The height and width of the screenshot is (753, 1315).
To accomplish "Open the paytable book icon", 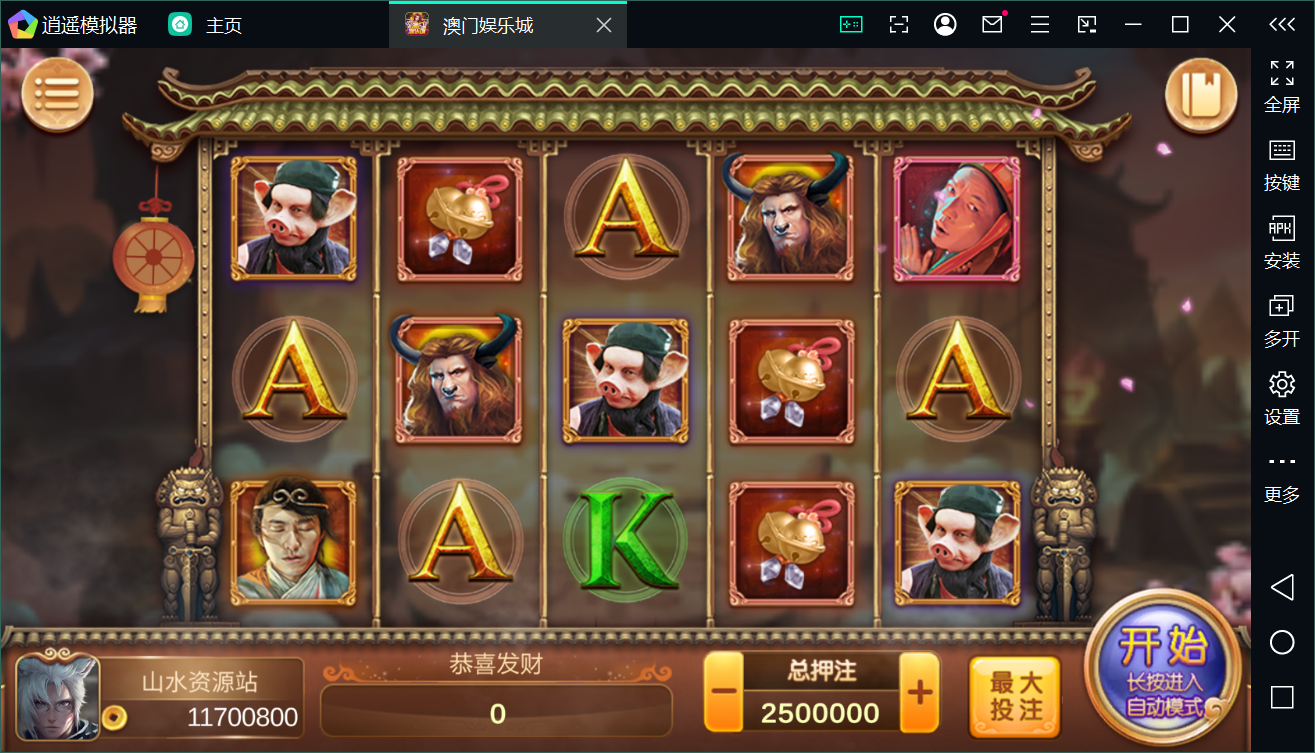I will point(1200,92).
